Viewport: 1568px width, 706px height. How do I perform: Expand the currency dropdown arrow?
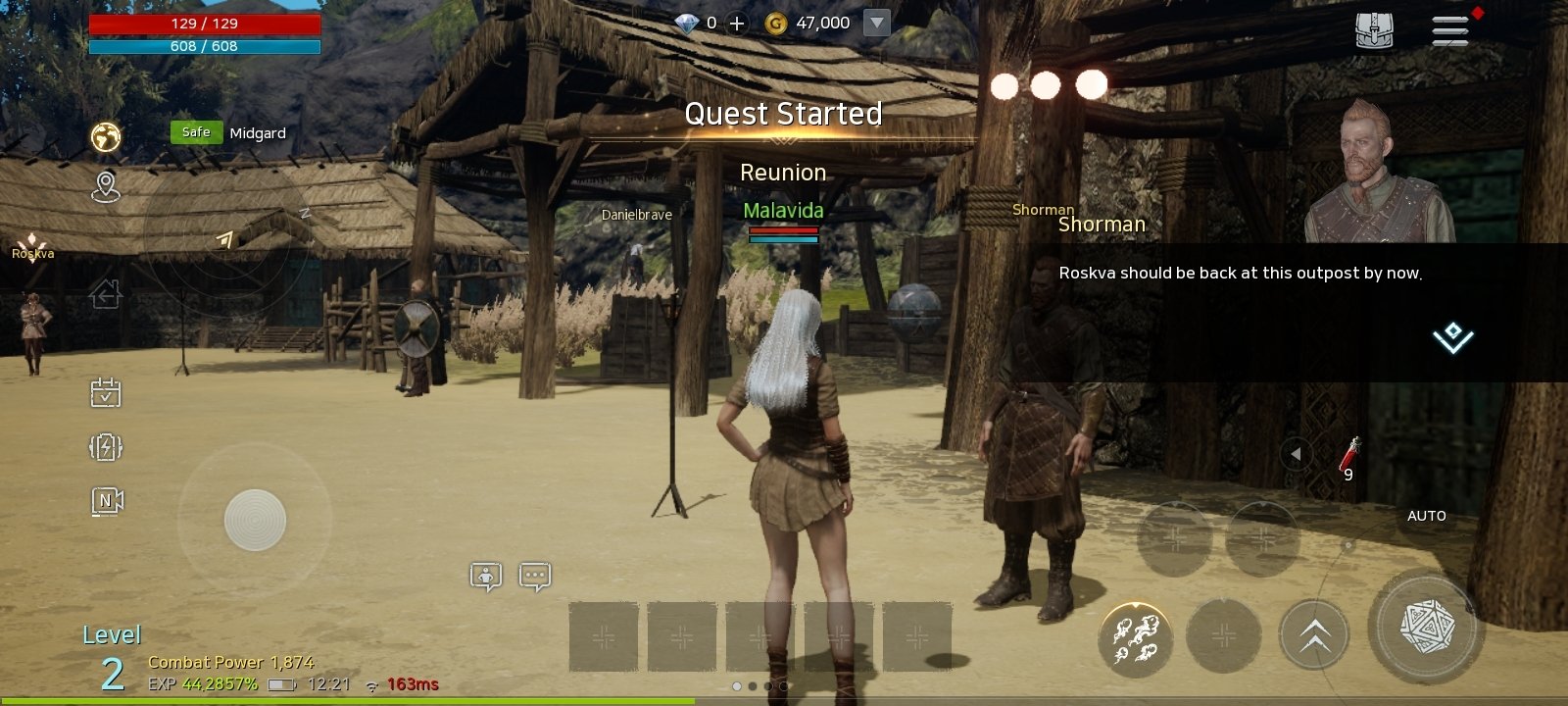(x=877, y=23)
